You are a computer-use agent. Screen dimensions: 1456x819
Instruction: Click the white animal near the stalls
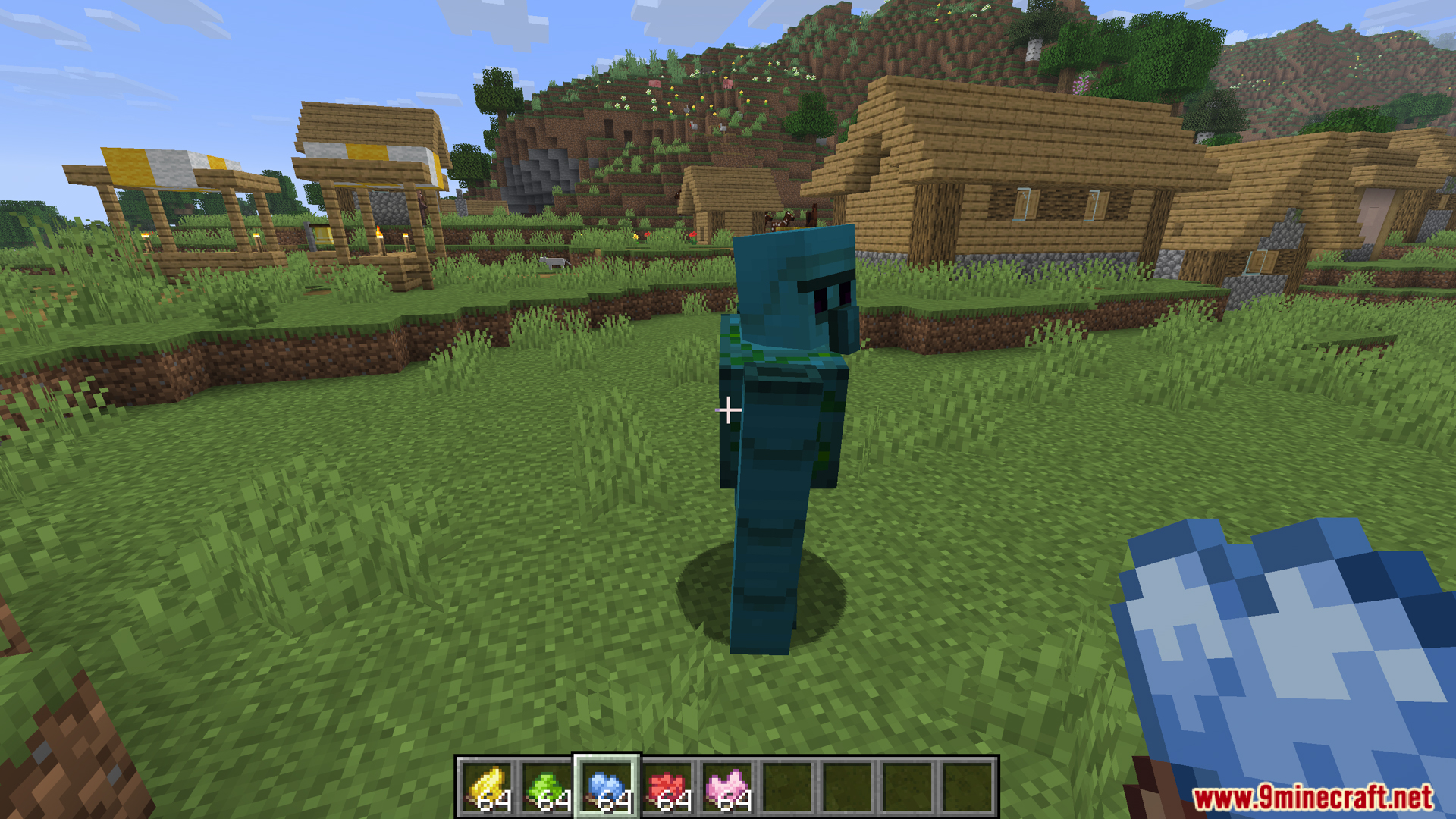pyautogui.click(x=552, y=262)
